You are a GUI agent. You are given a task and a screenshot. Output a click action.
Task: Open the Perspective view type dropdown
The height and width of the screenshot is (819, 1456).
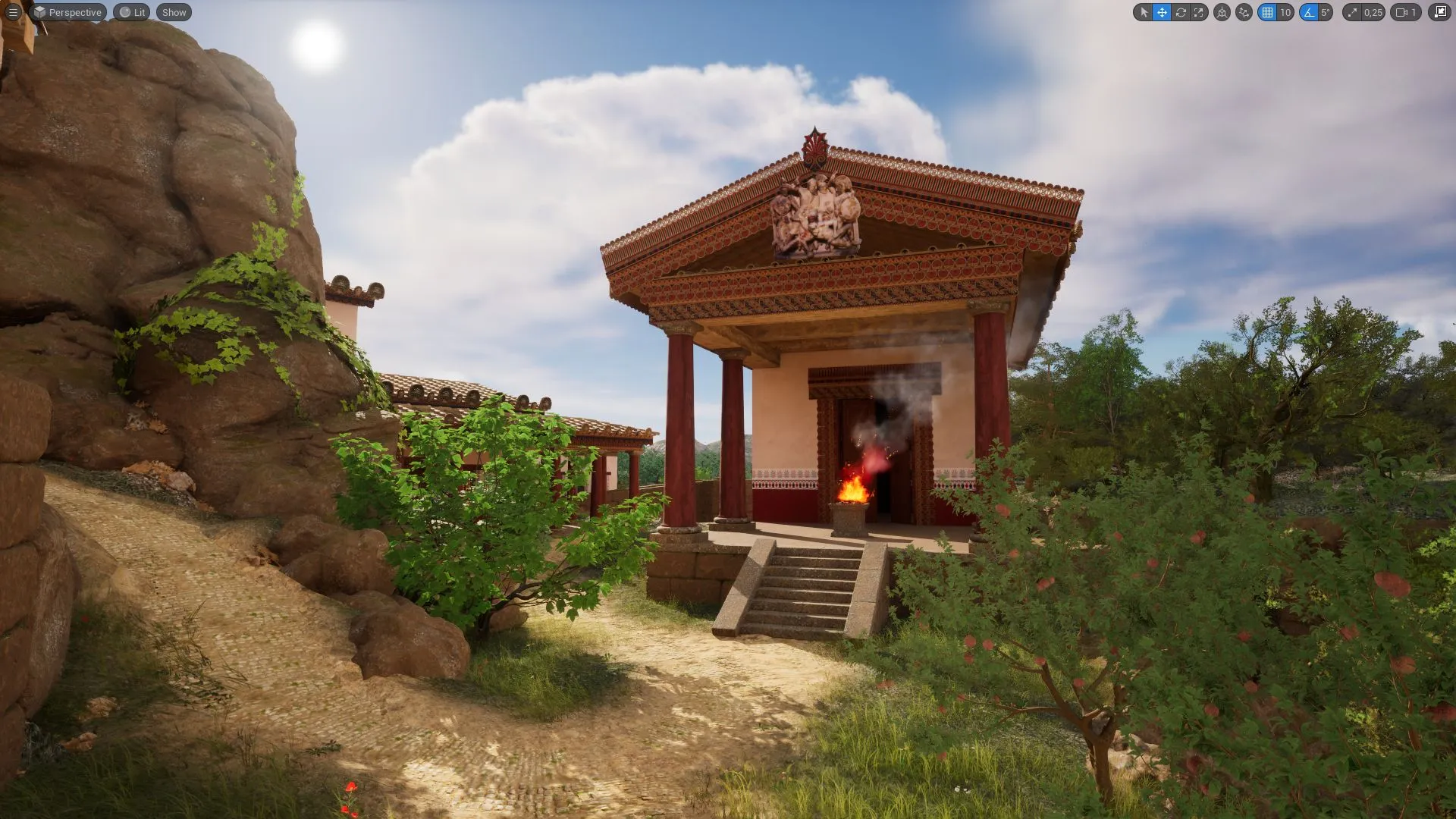pos(67,12)
